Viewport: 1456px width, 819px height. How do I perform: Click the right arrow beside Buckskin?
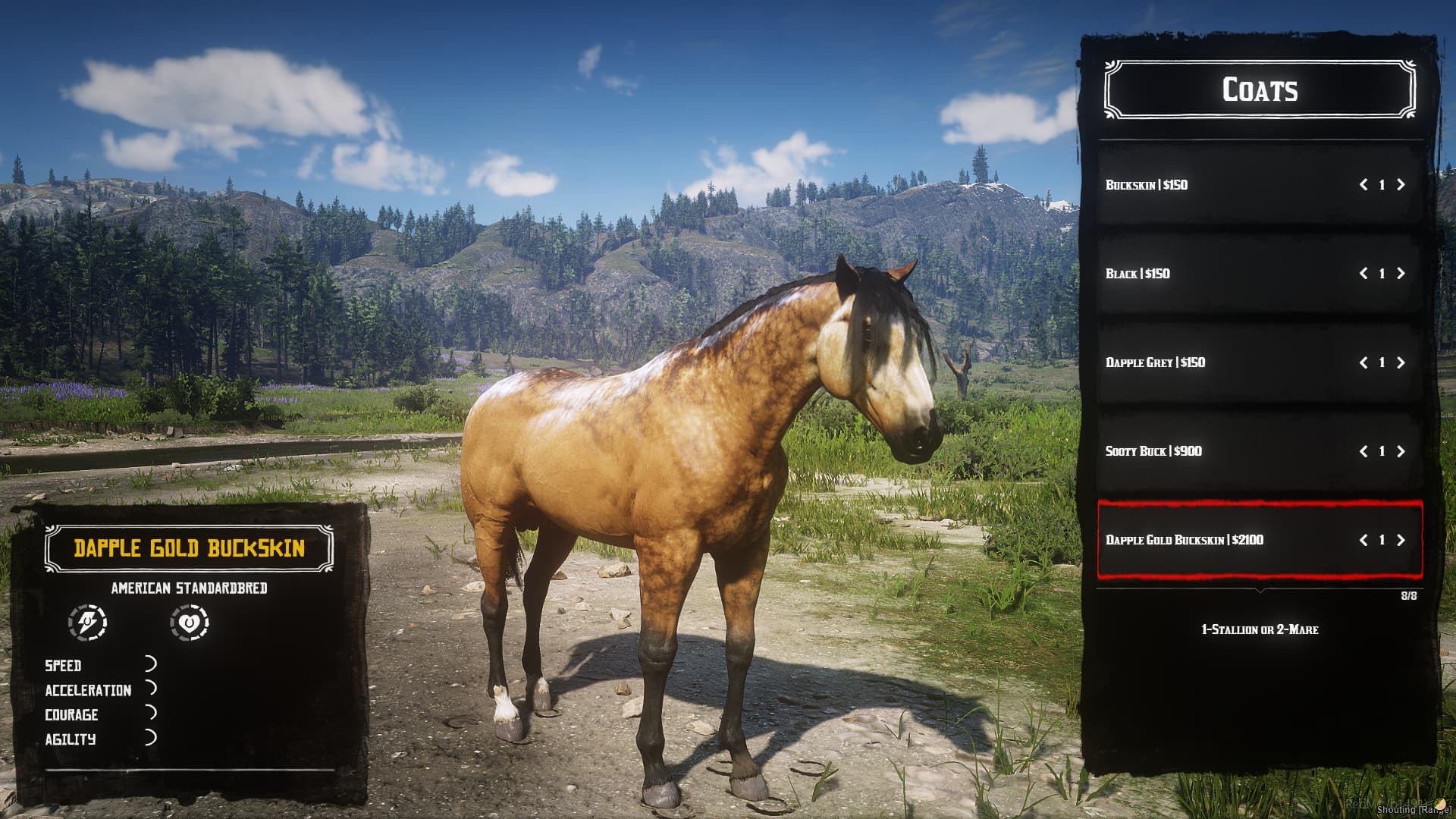tap(1401, 183)
